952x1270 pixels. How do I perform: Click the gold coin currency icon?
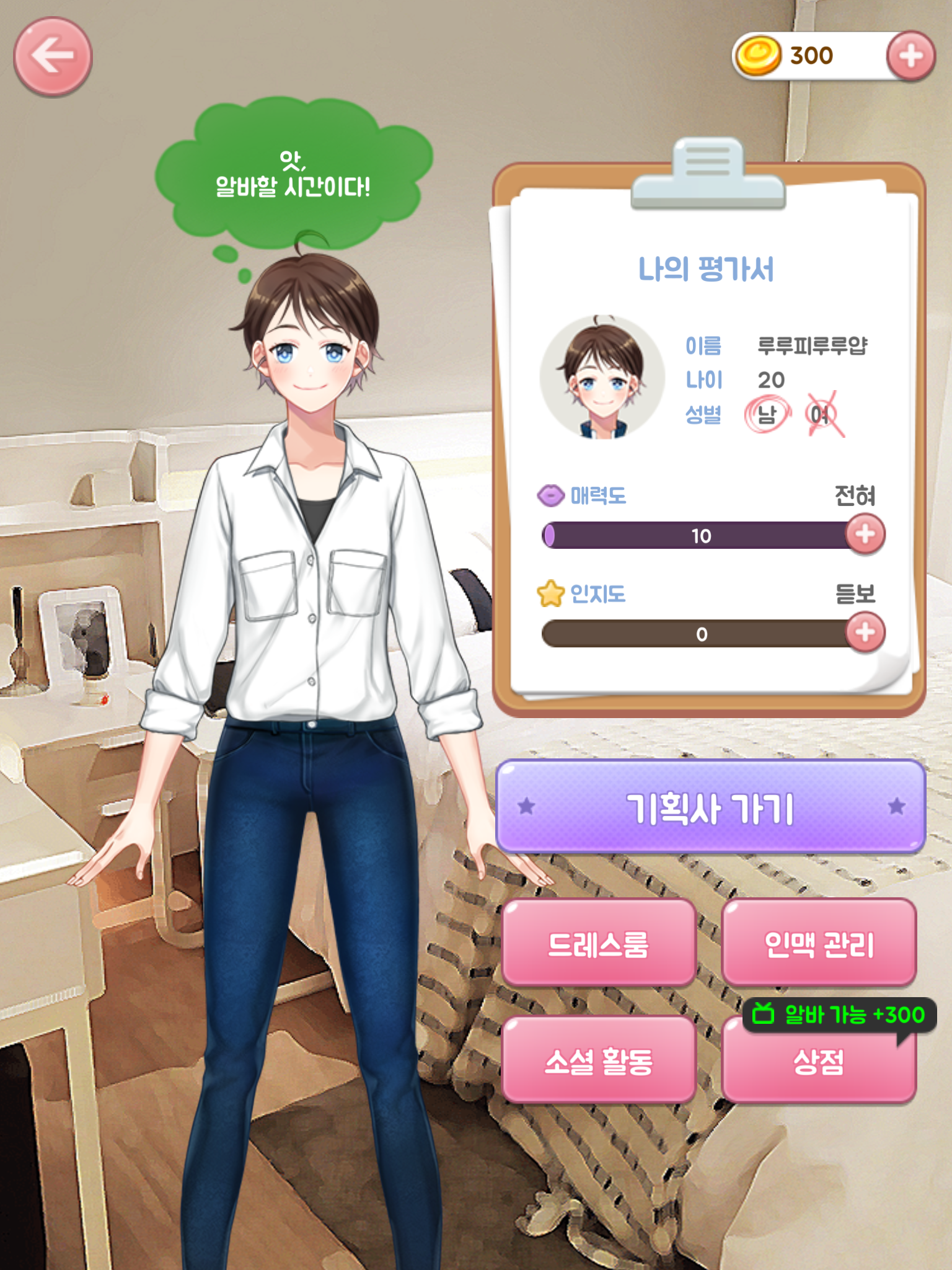tap(759, 55)
